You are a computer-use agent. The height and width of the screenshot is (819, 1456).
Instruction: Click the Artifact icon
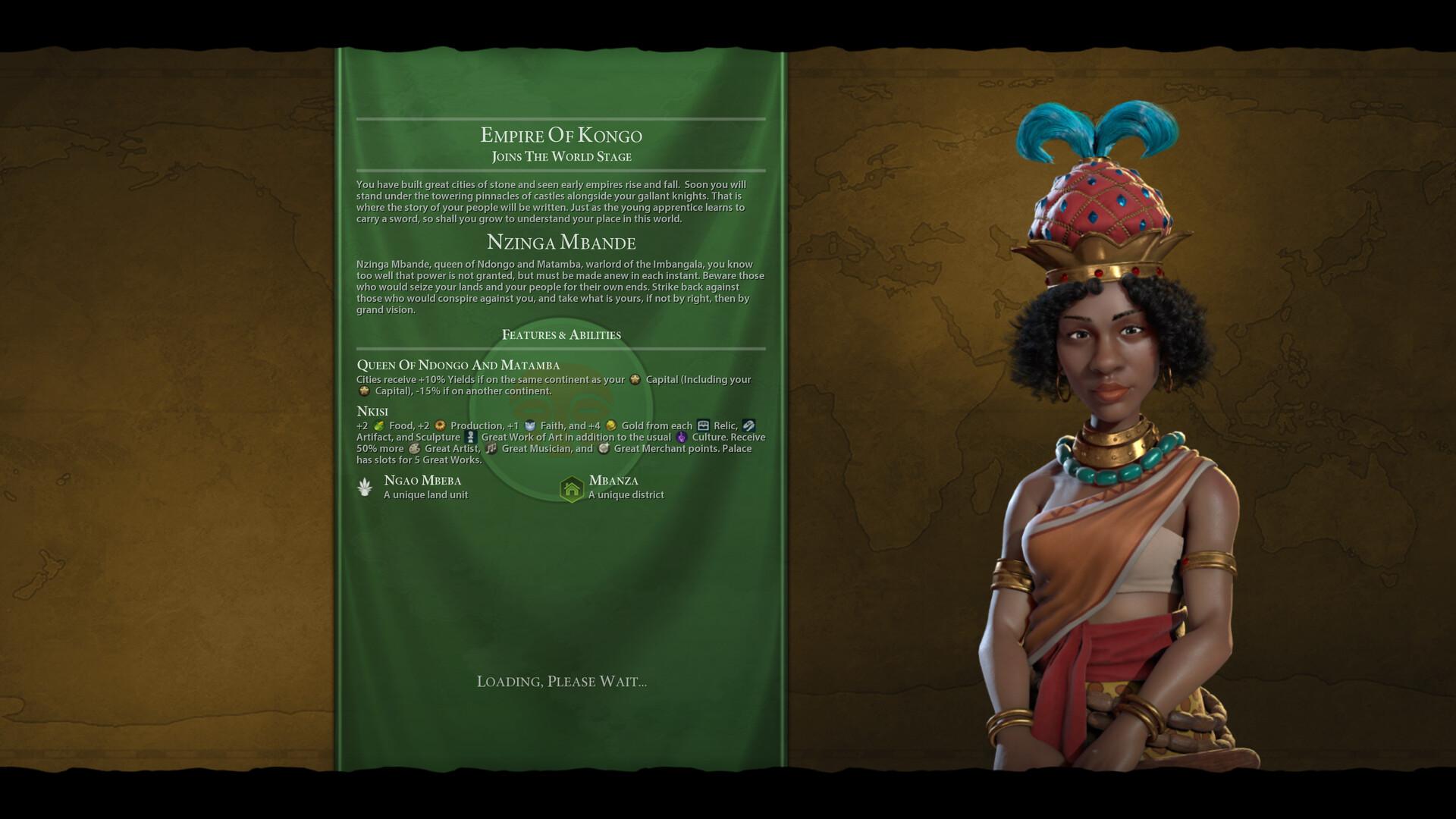click(748, 426)
